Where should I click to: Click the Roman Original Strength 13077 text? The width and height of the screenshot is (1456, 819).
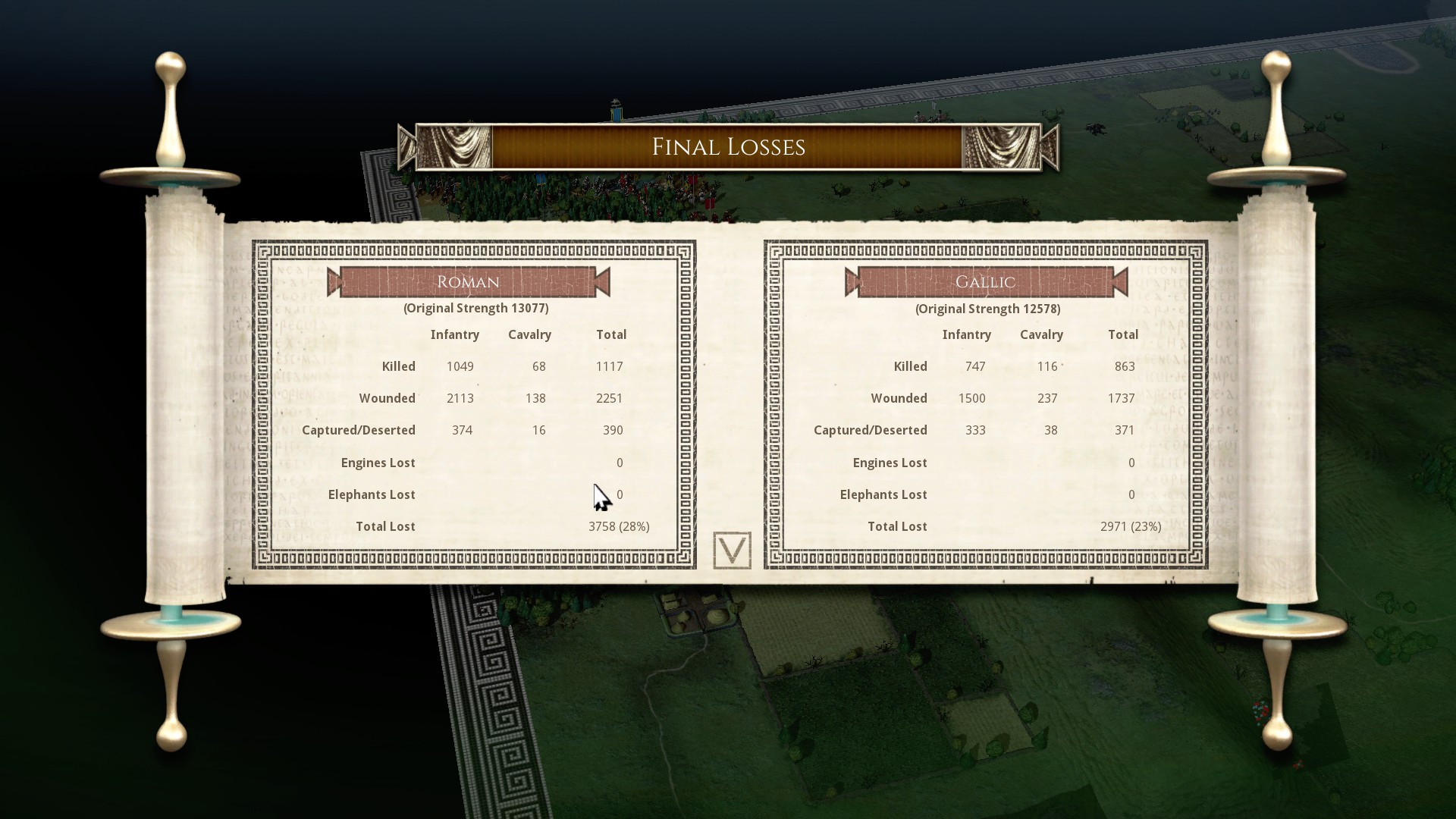(x=475, y=308)
